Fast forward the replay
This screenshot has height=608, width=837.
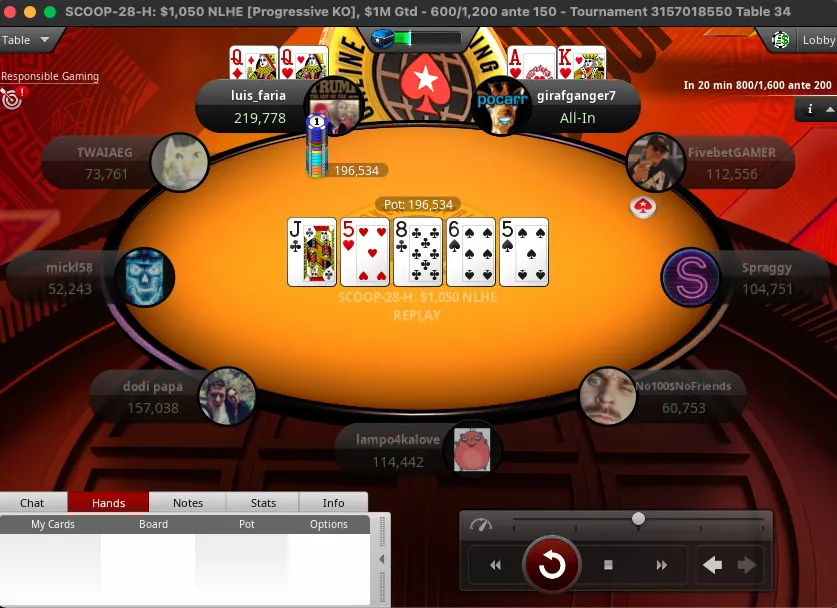pos(661,566)
